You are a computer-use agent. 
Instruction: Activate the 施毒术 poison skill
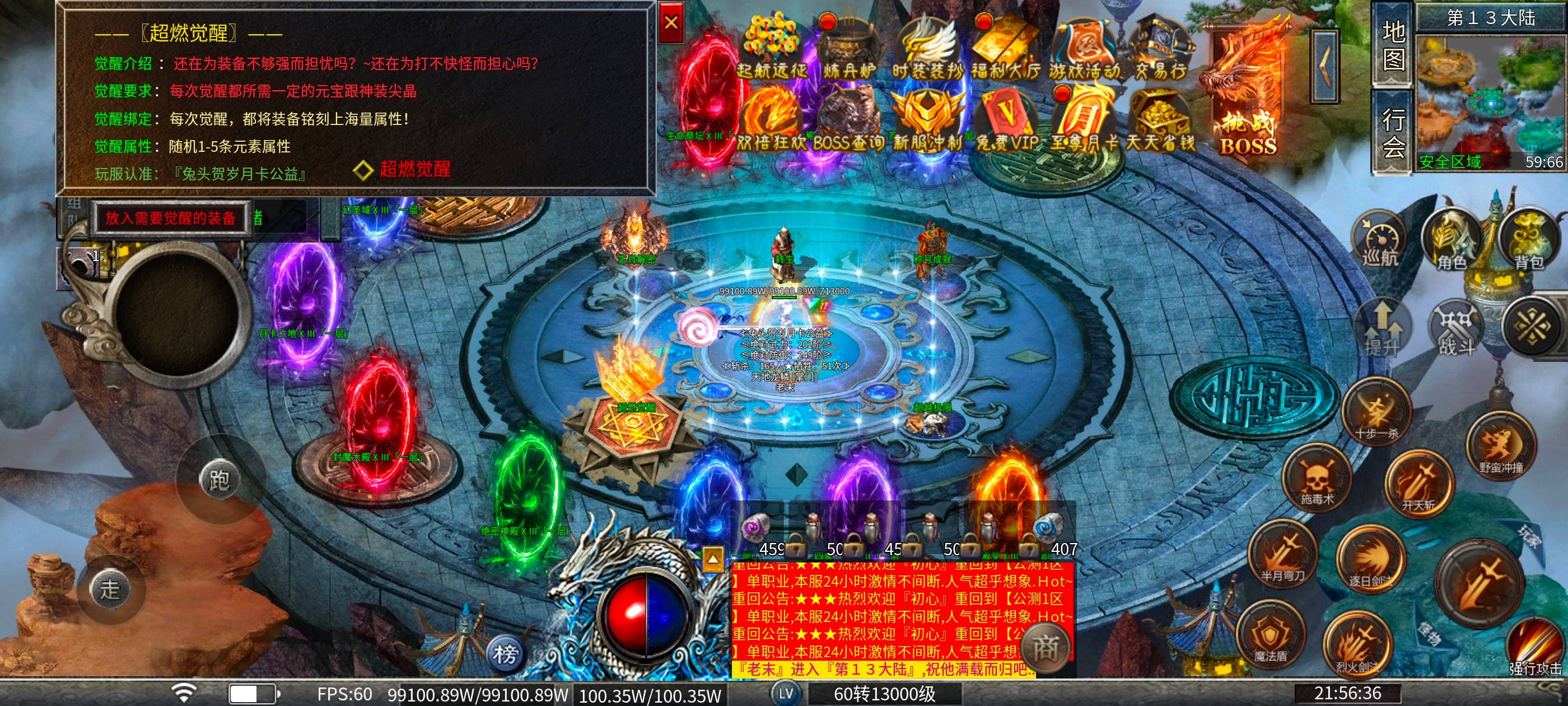[1317, 479]
